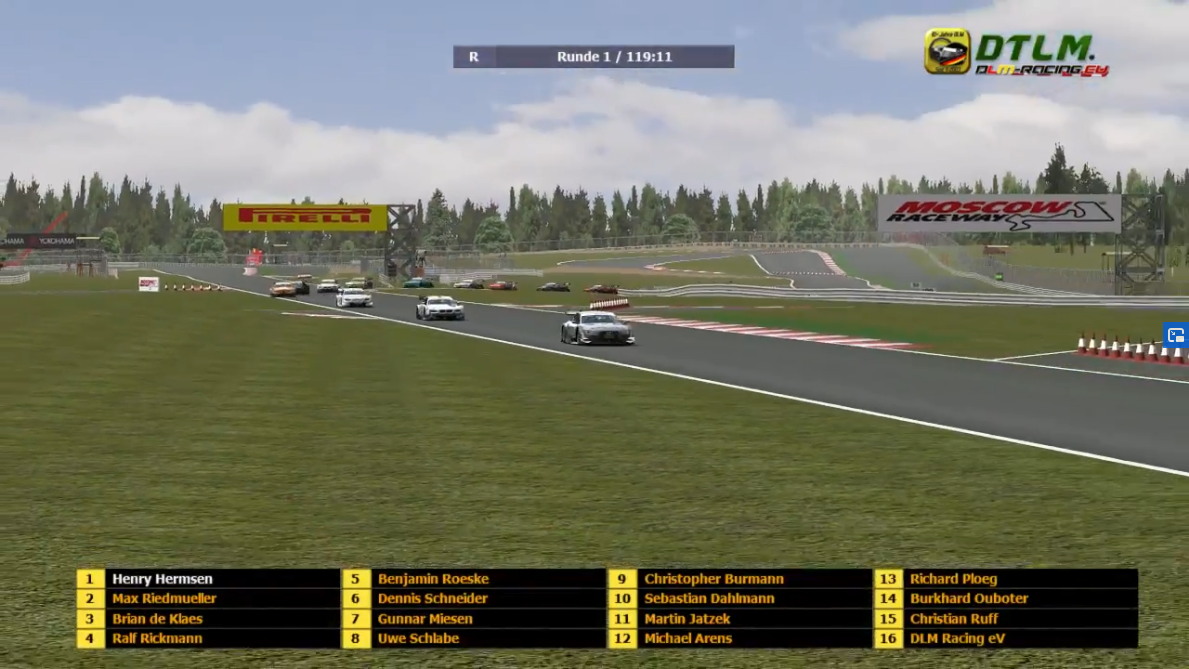This screenshot has height=669, width=1189.
Task: Open picture-in-picture with the blue overlay button
Action: click(1176, 335)
